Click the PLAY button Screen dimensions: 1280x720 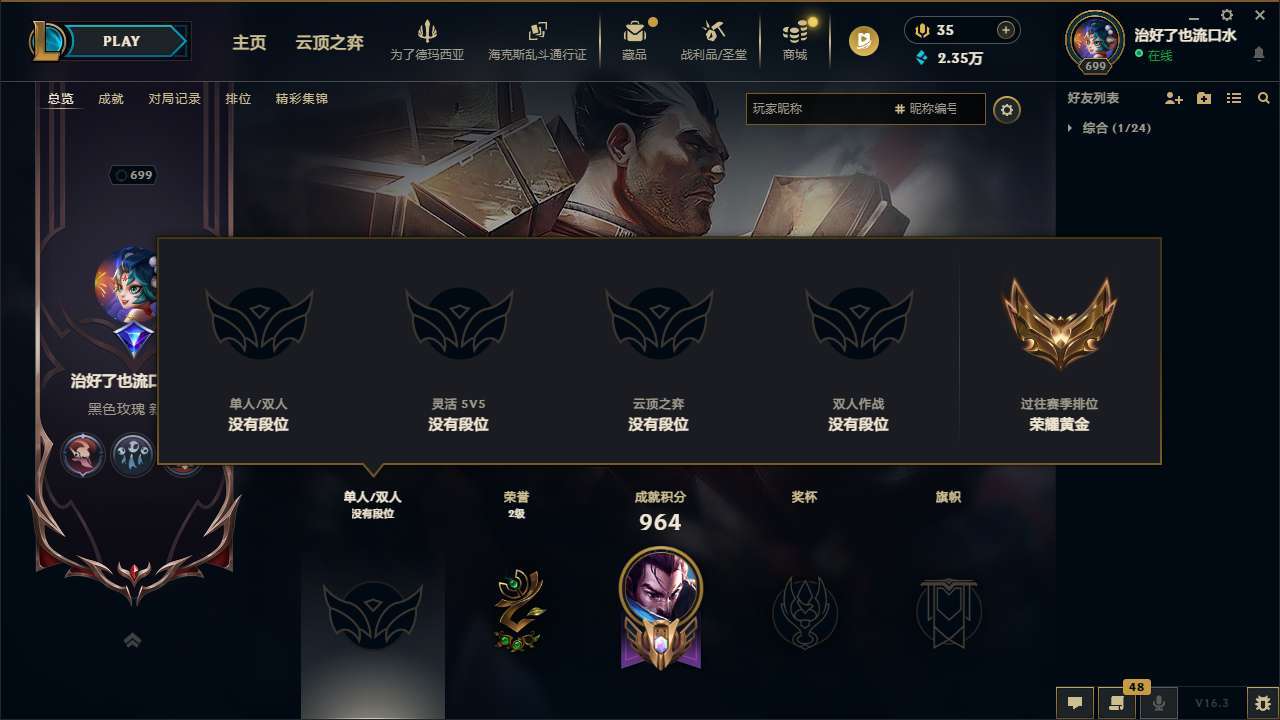pos(120,41)
